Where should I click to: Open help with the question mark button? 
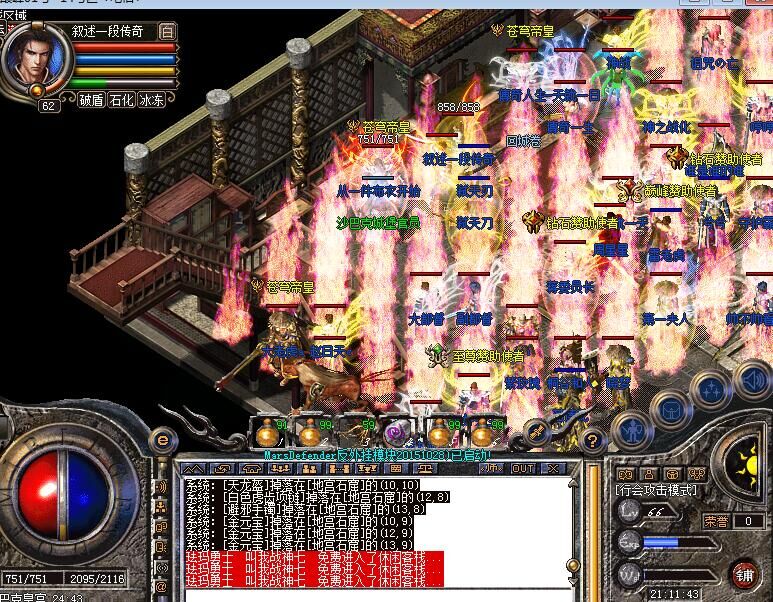click(x=592, y=440)
